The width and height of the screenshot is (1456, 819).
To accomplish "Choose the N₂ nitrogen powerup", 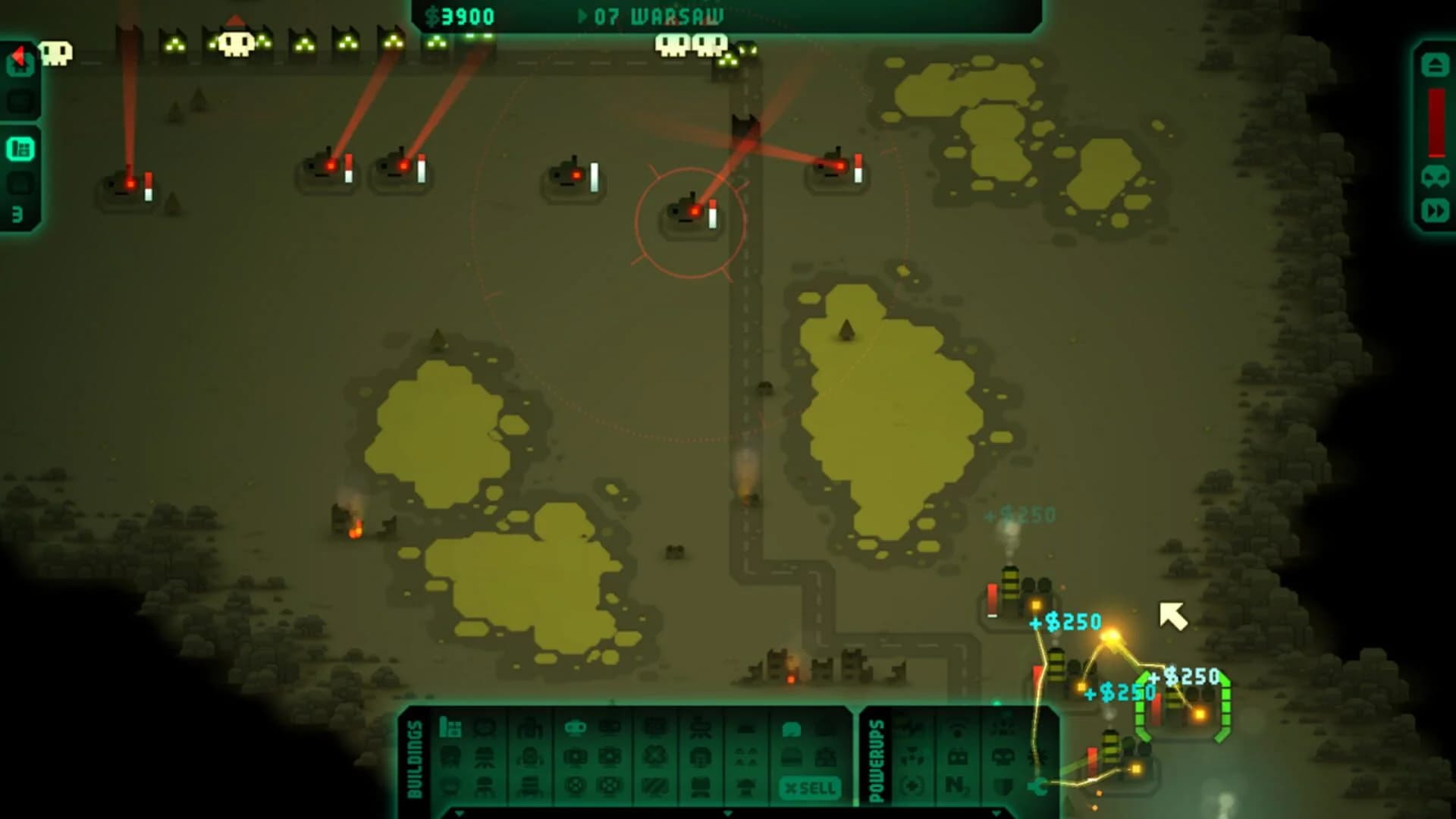I will [957, 785].
